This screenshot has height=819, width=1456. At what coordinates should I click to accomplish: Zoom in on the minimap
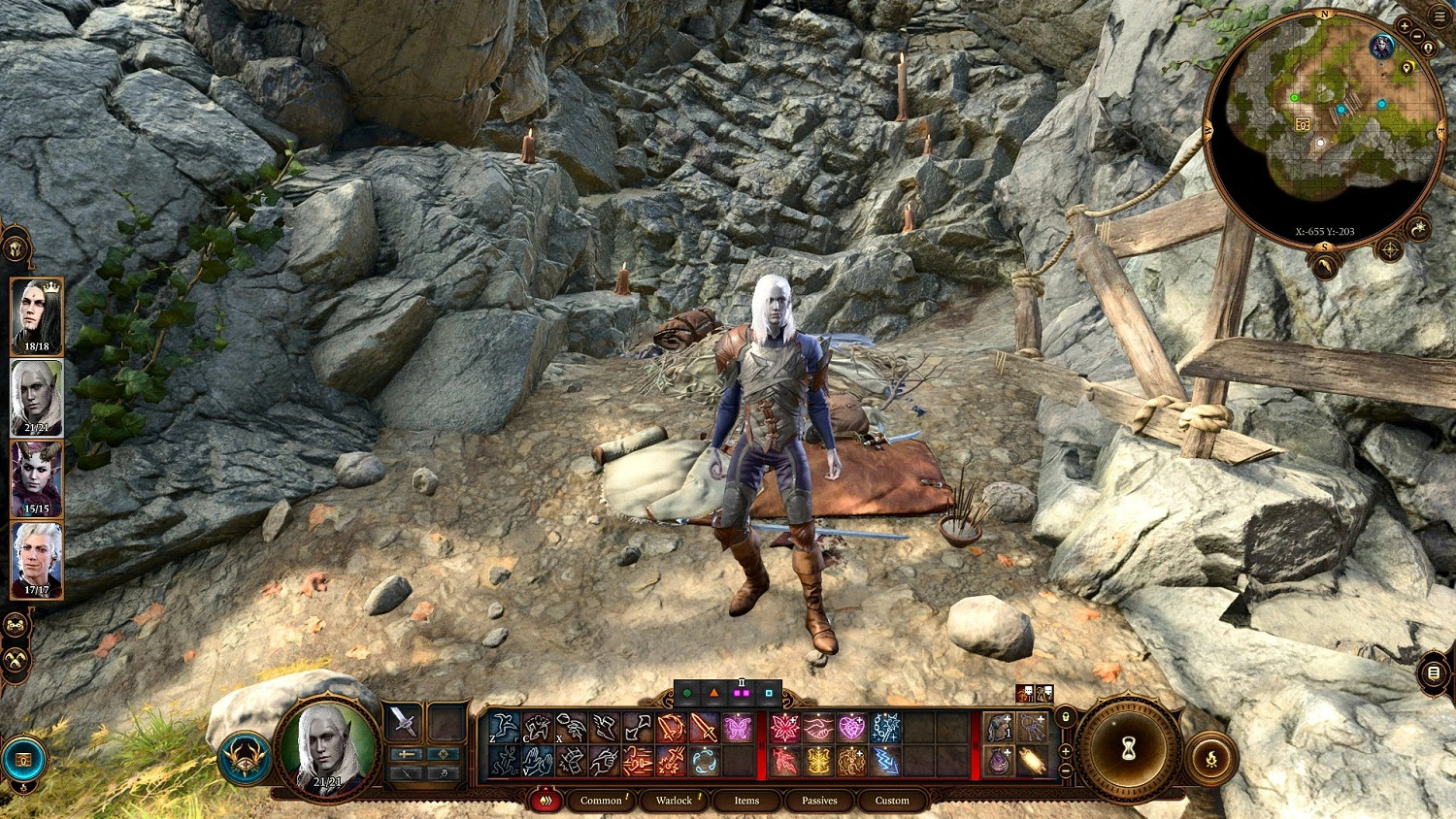(1405, 25)
